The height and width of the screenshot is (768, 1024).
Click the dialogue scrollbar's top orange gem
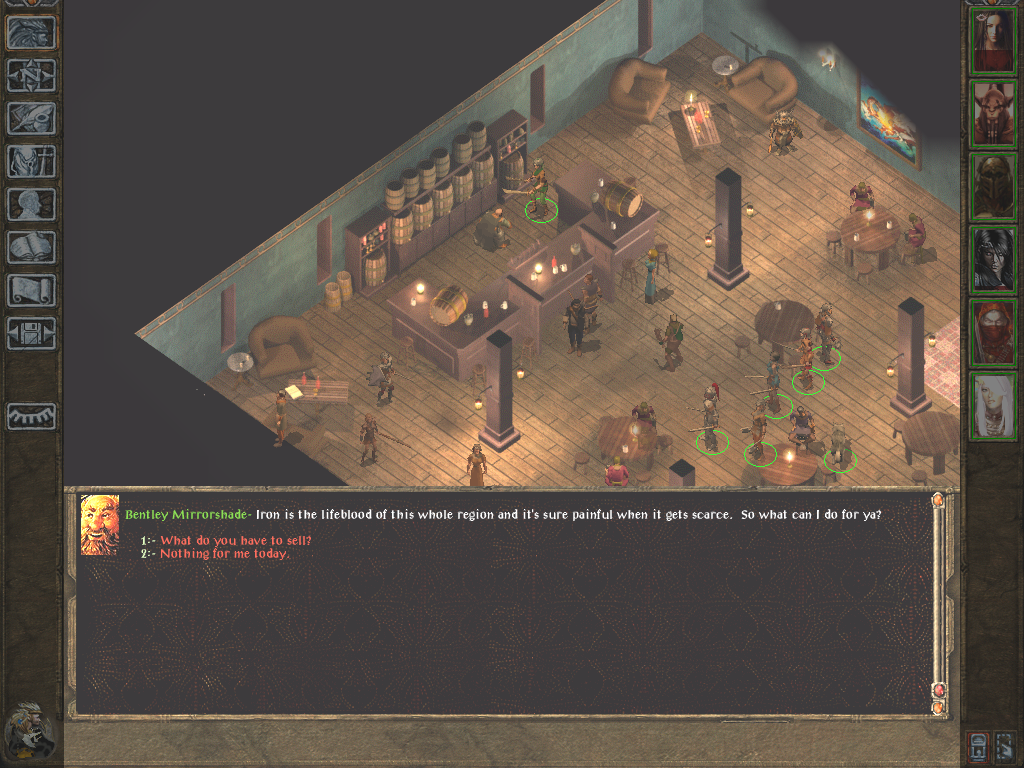tap(938, 500)
